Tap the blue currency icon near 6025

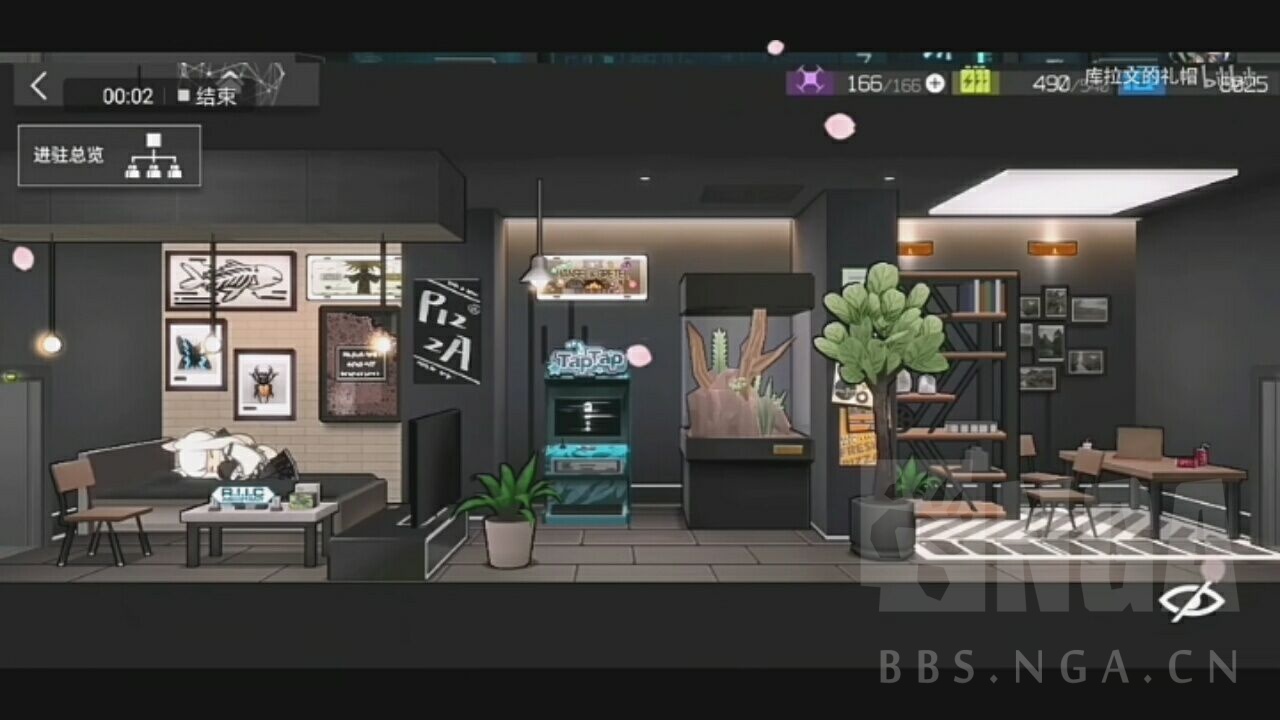click(1141, 88)
